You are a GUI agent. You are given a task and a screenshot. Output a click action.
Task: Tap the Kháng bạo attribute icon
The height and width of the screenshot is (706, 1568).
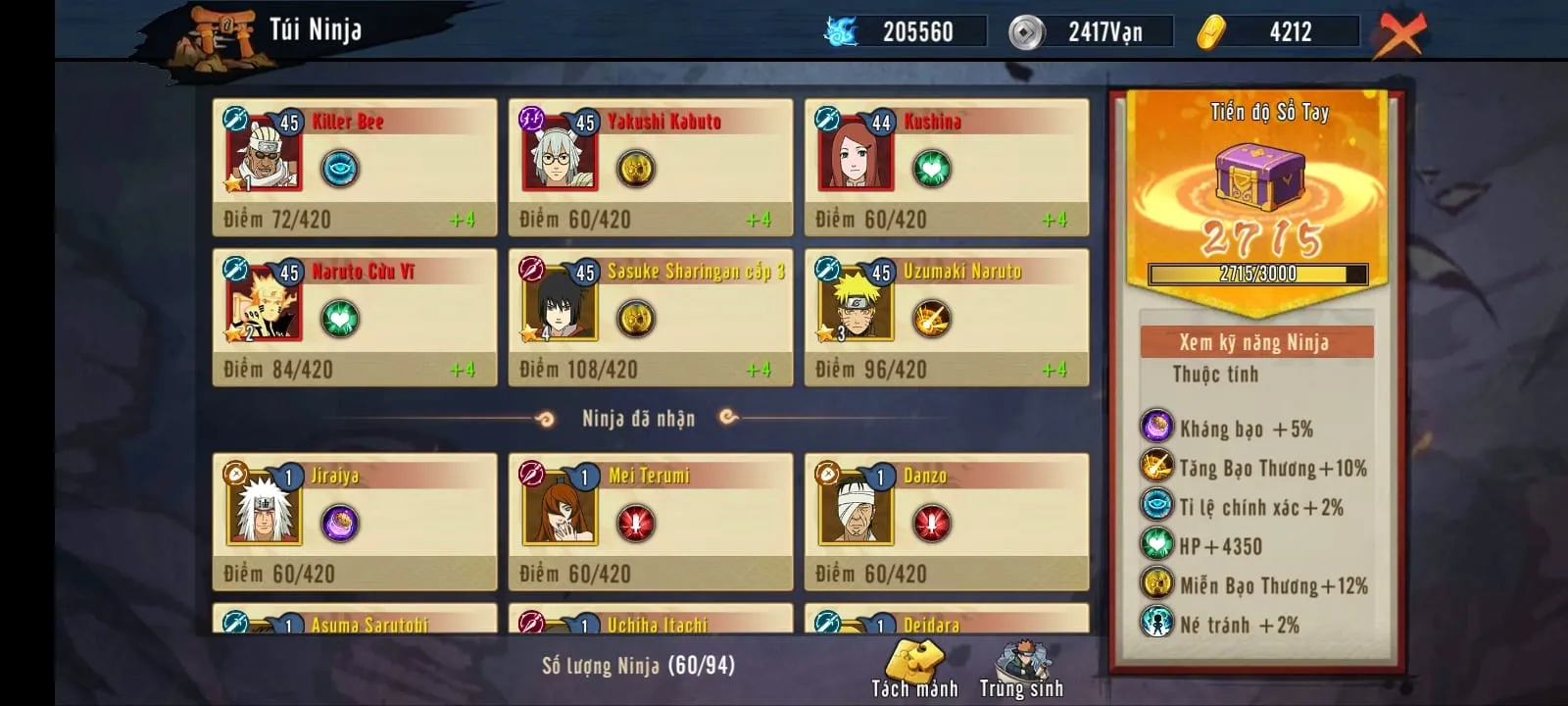[1157, 428]
